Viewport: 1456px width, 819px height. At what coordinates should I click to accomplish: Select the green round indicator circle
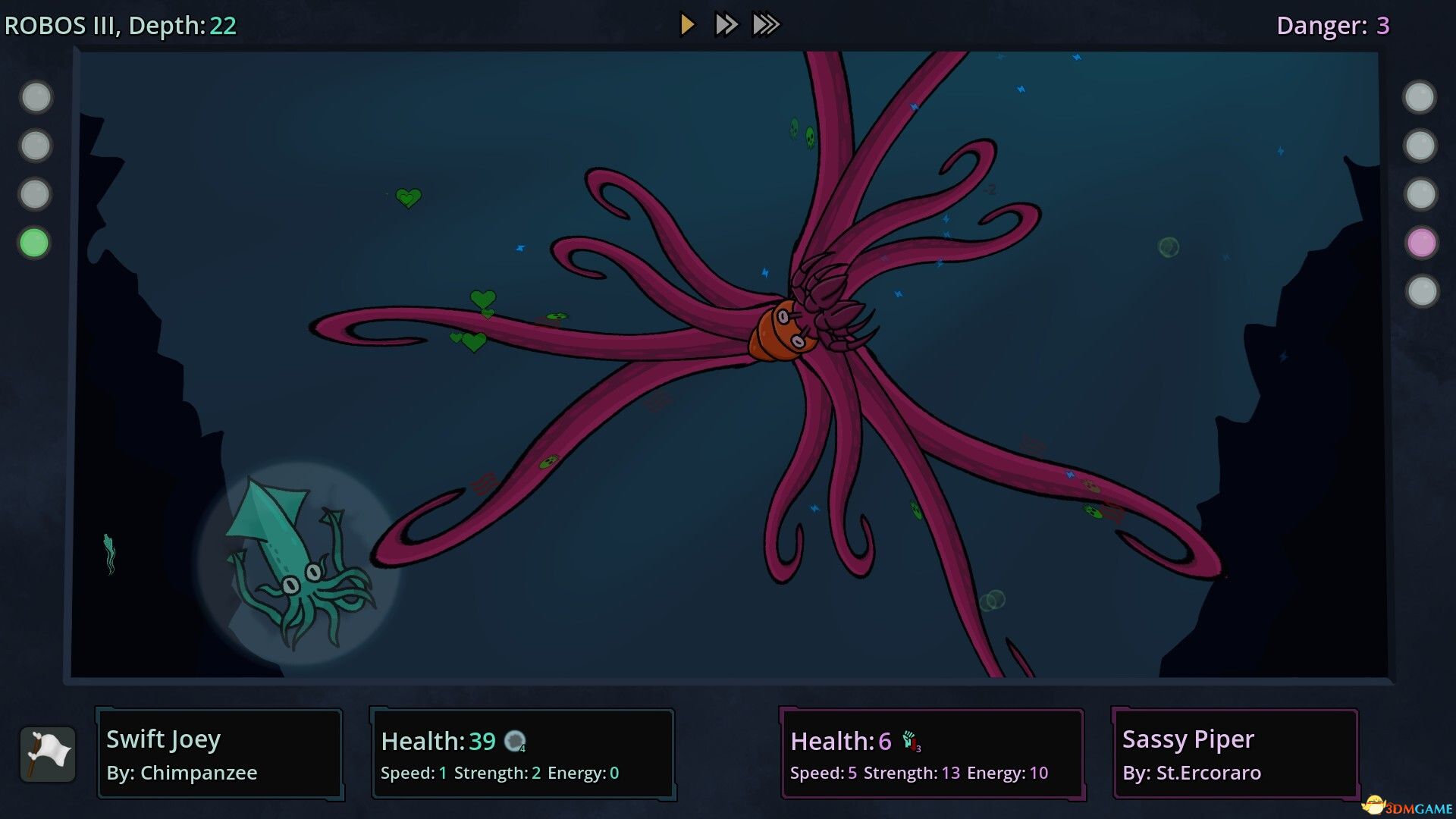(34, 243)
